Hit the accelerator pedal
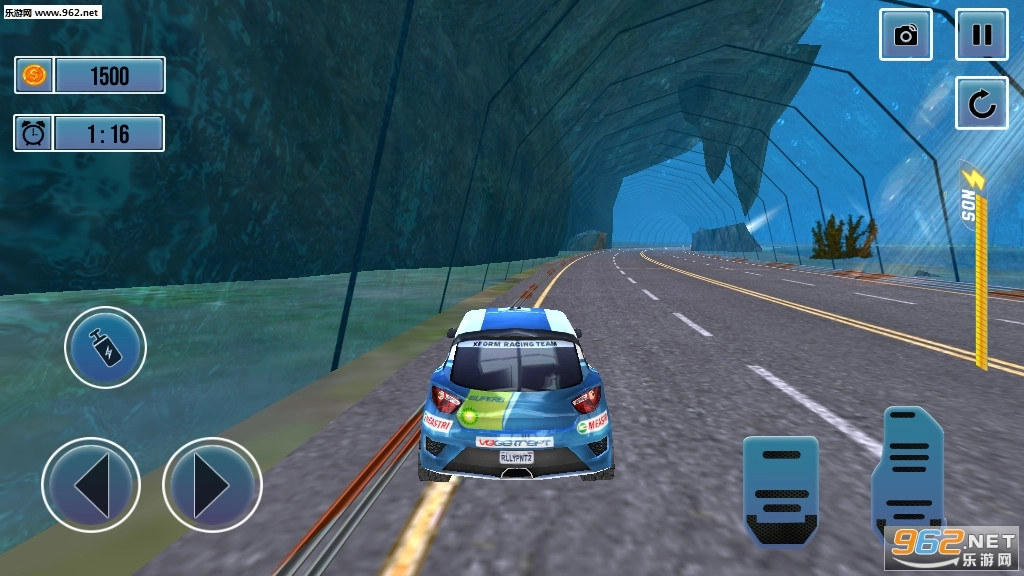This screenshot has height=576, width=1024. [908, 465]
